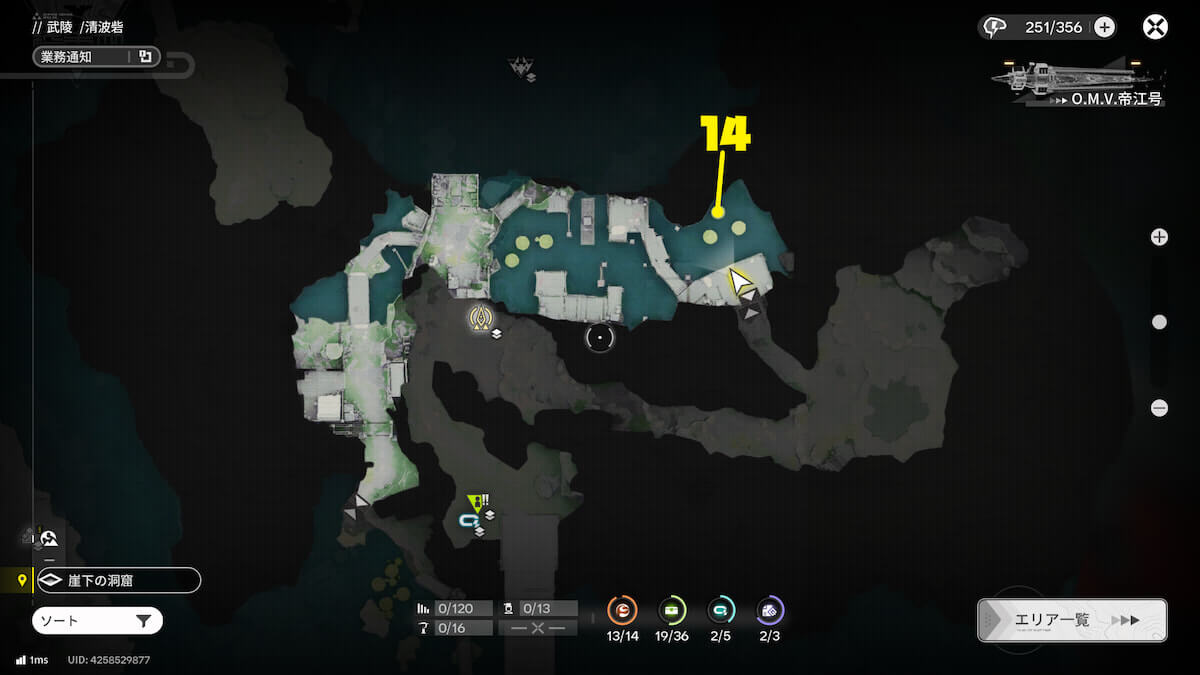The image size is (1200, 675).
Task: Add stamina with the plus button
Action: (1104, 27)
